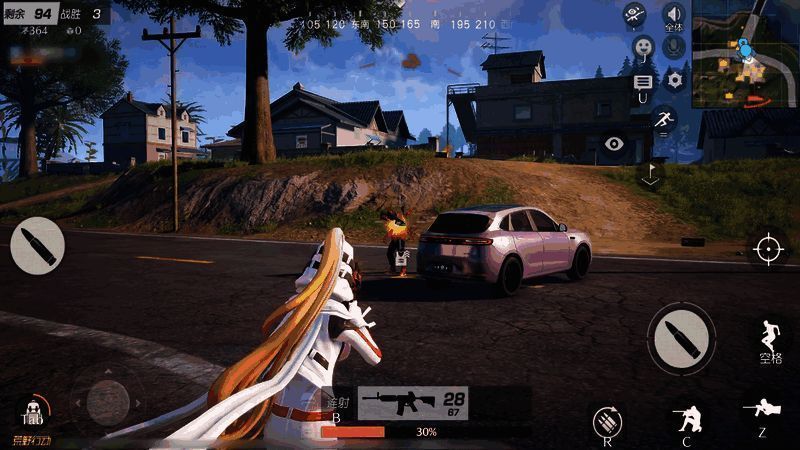Viewport: 800px width, 450px height.
Task: Open the emote smiley face menu
Action: click(x=643, y=47)
